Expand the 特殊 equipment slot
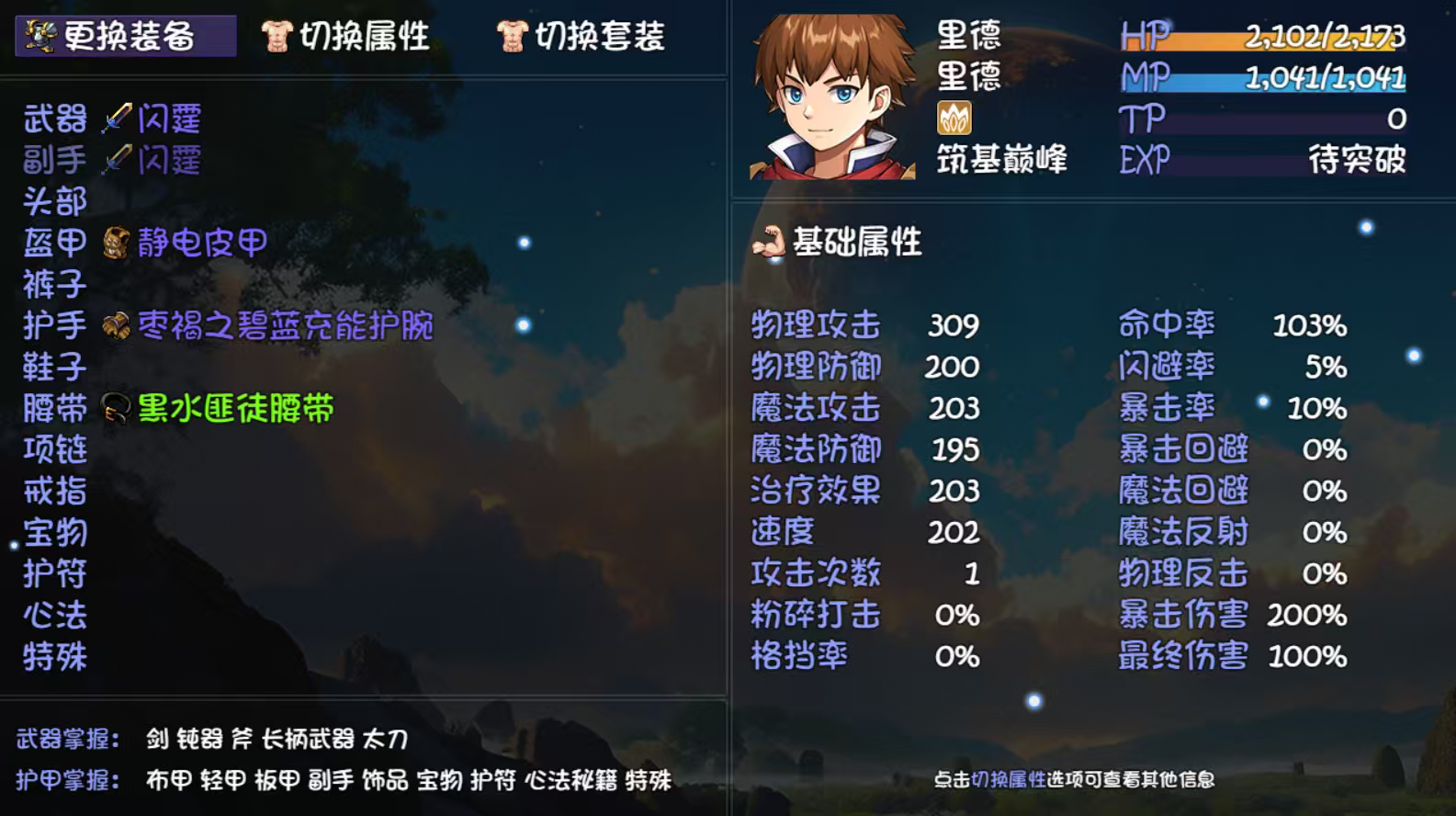The height and width of the screenshot is (816, 1456). click(x=55, y=655)
